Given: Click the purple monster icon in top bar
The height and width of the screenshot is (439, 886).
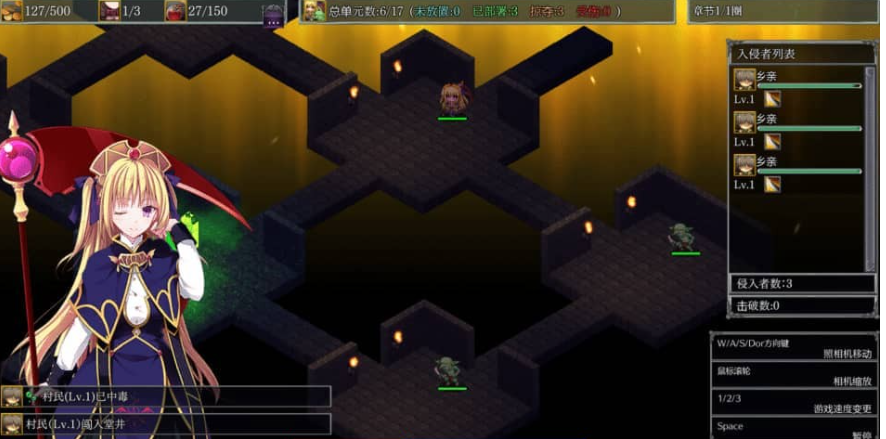Looking at the screenshot, I should (273, 13).
